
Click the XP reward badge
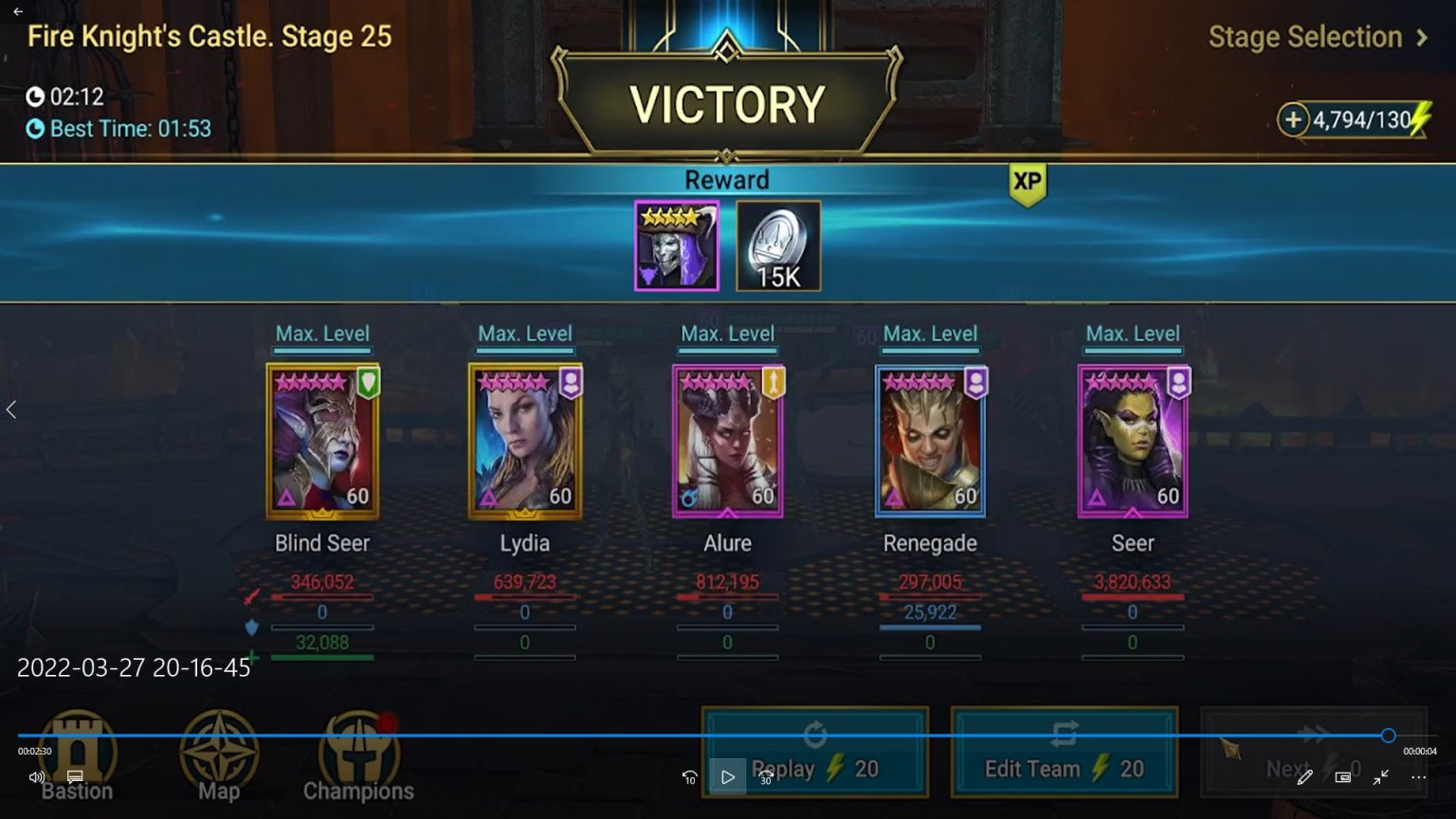(1028, 186)
